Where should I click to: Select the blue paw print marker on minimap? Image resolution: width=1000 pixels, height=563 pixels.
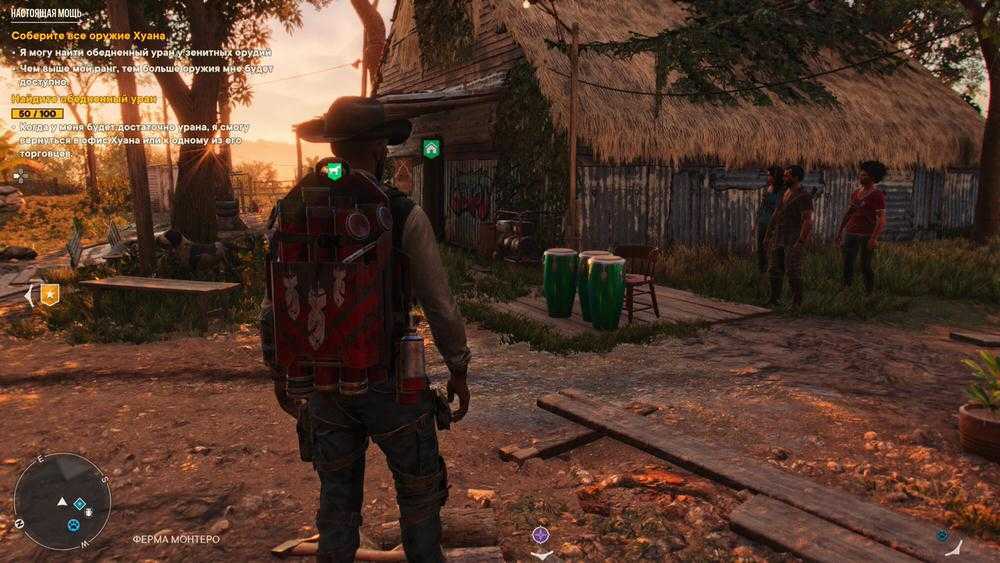coord(72,524)
